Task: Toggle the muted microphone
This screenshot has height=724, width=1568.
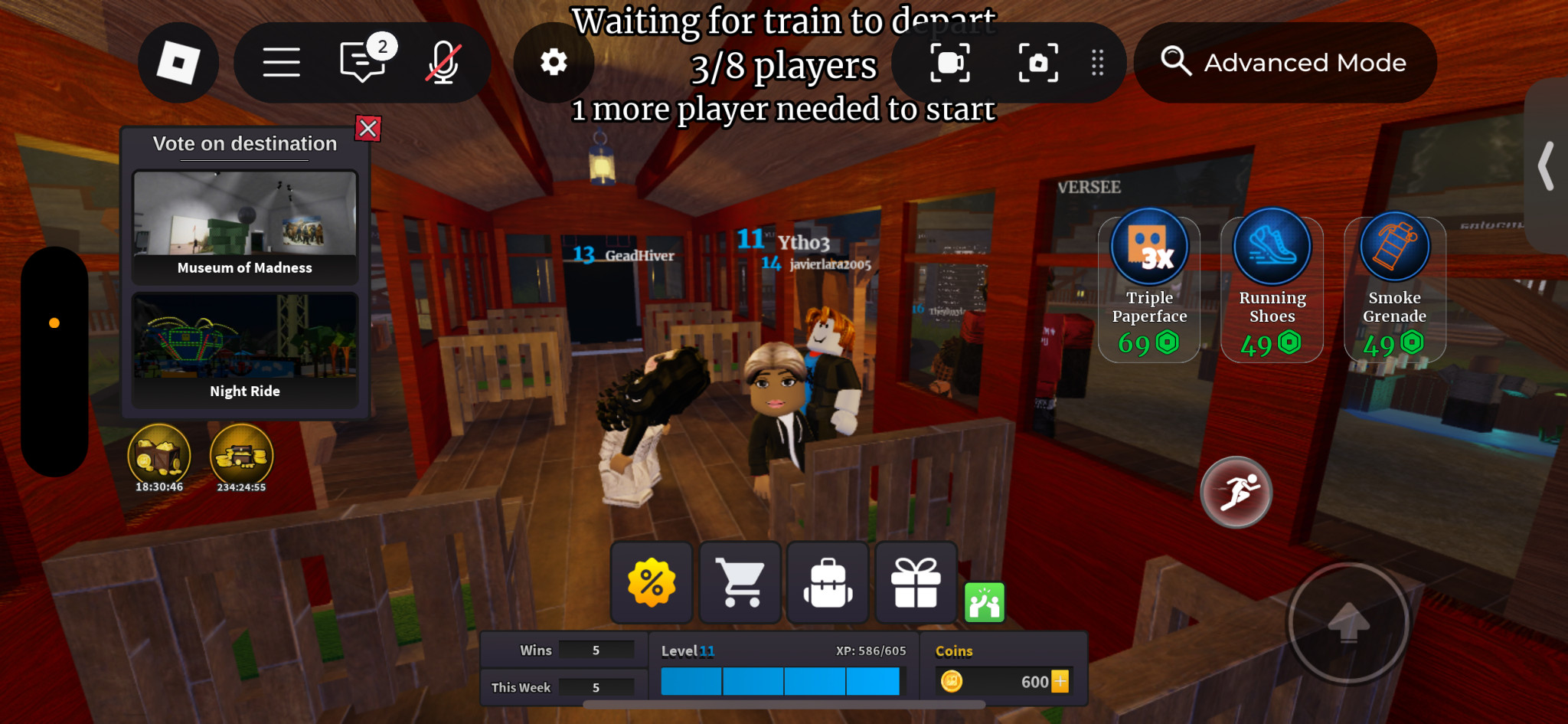Action: point(443,63)
